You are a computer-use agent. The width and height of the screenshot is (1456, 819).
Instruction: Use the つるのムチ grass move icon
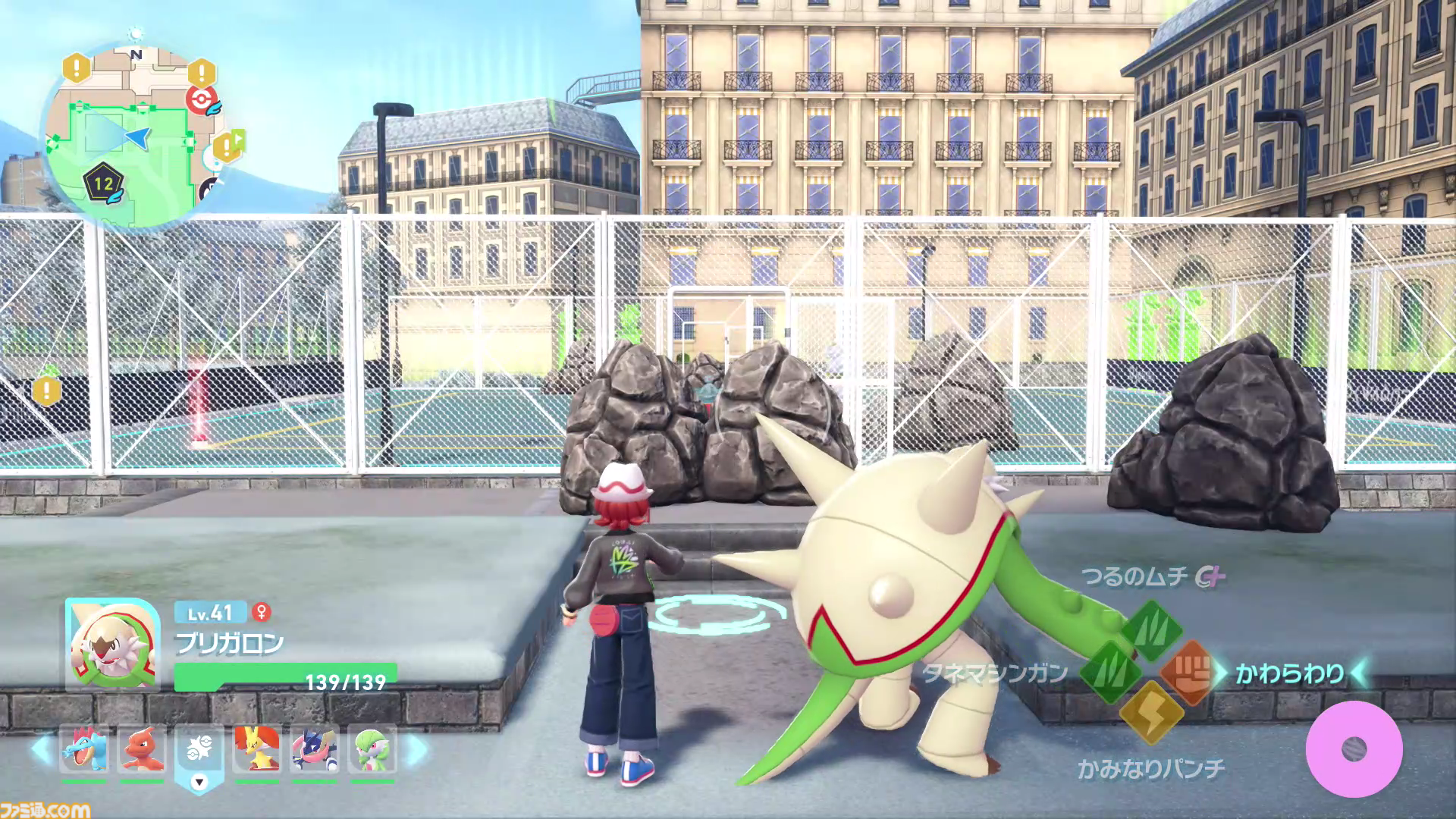(1152, 629)
